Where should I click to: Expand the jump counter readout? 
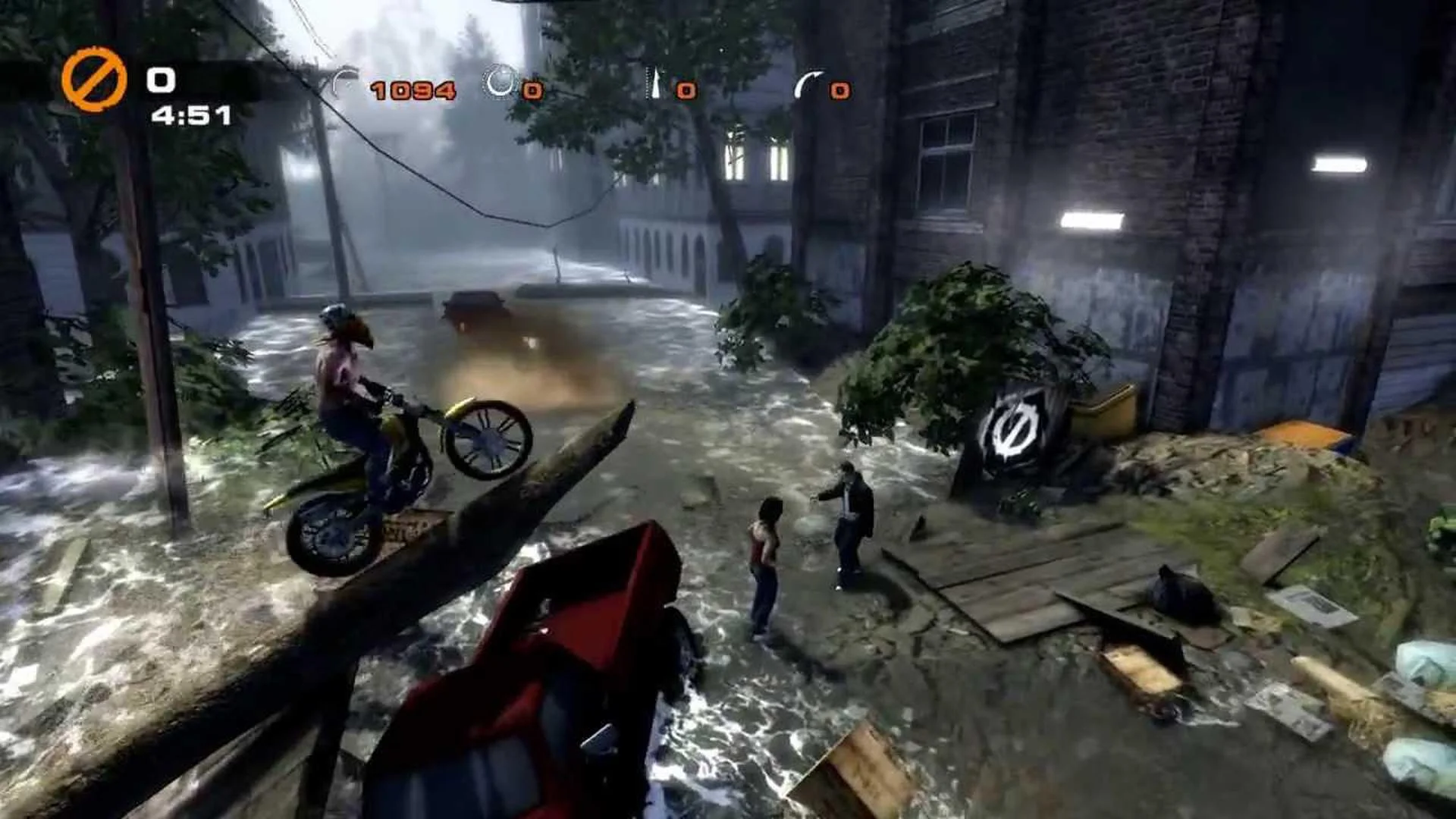click(839, 91)
